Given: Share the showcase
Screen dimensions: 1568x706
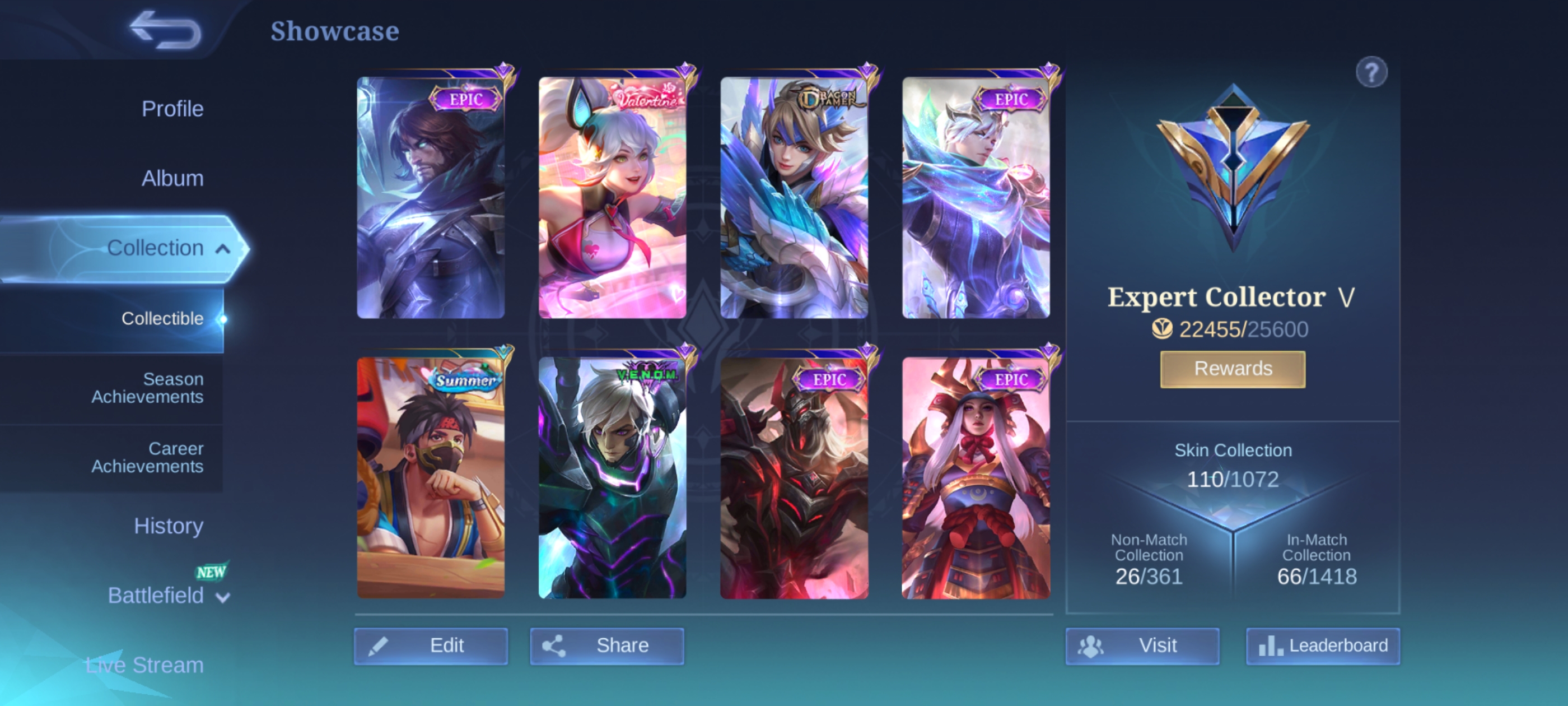Looking at the screenshot, I should pos(606,645).
